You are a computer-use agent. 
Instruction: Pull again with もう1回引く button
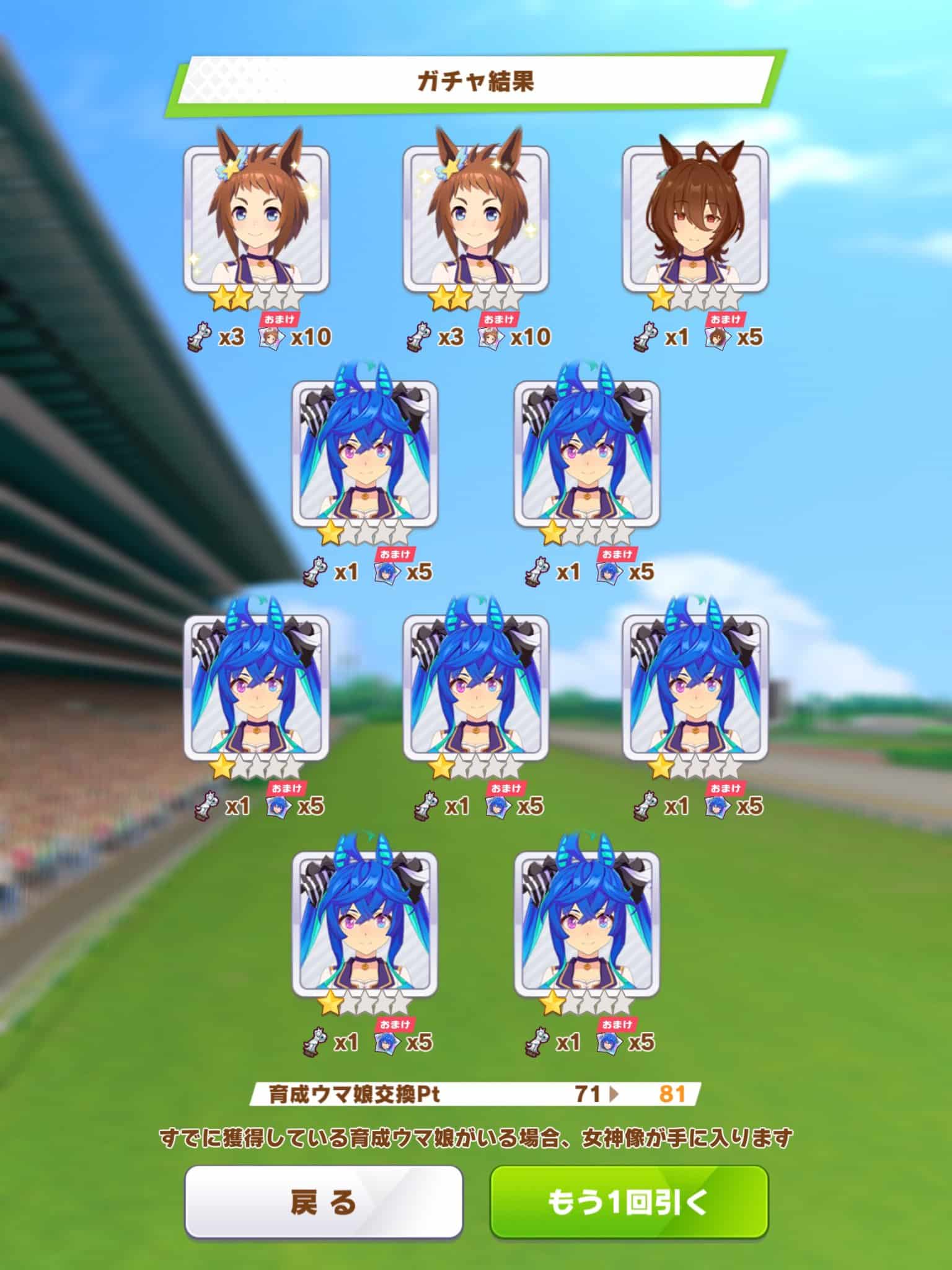(x=628, y=1201)
